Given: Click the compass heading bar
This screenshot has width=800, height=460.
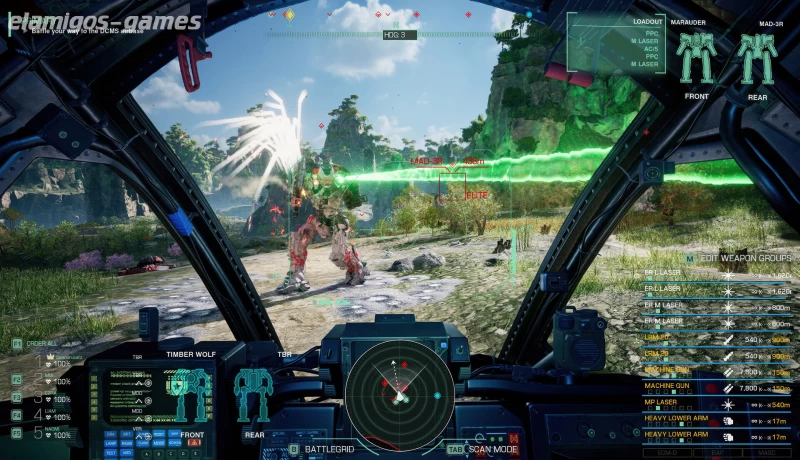Looking at the screenshot, I should point(395,35).
